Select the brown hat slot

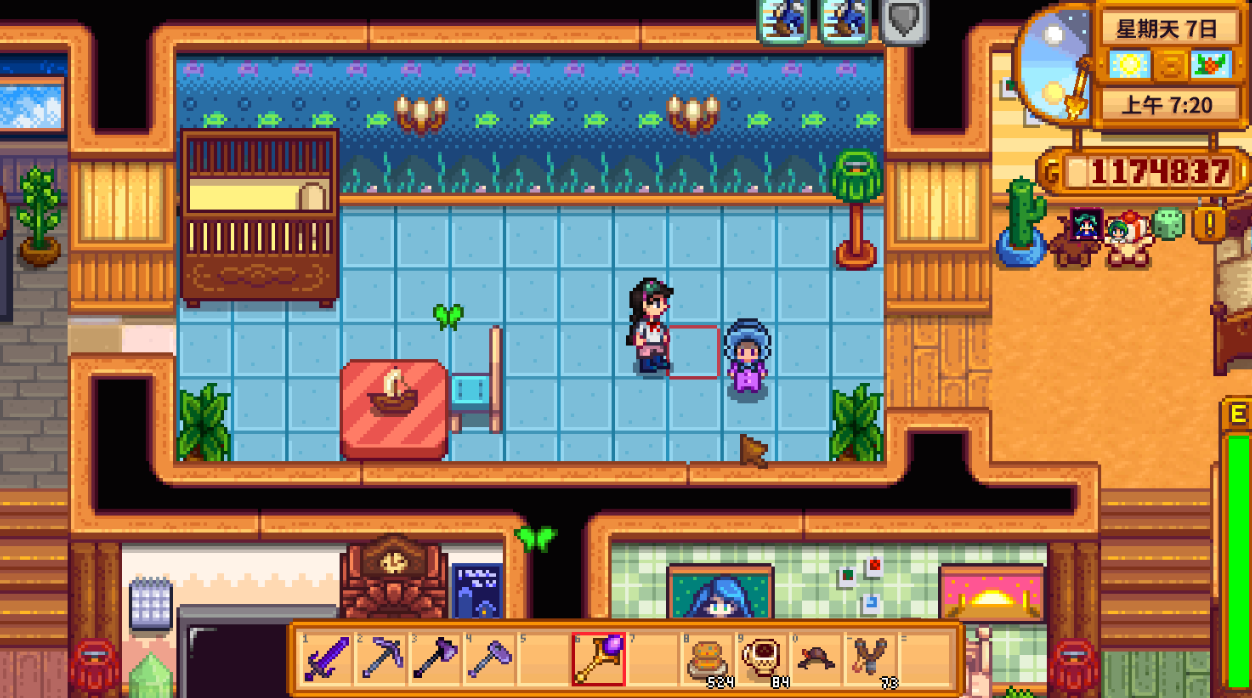815,659
